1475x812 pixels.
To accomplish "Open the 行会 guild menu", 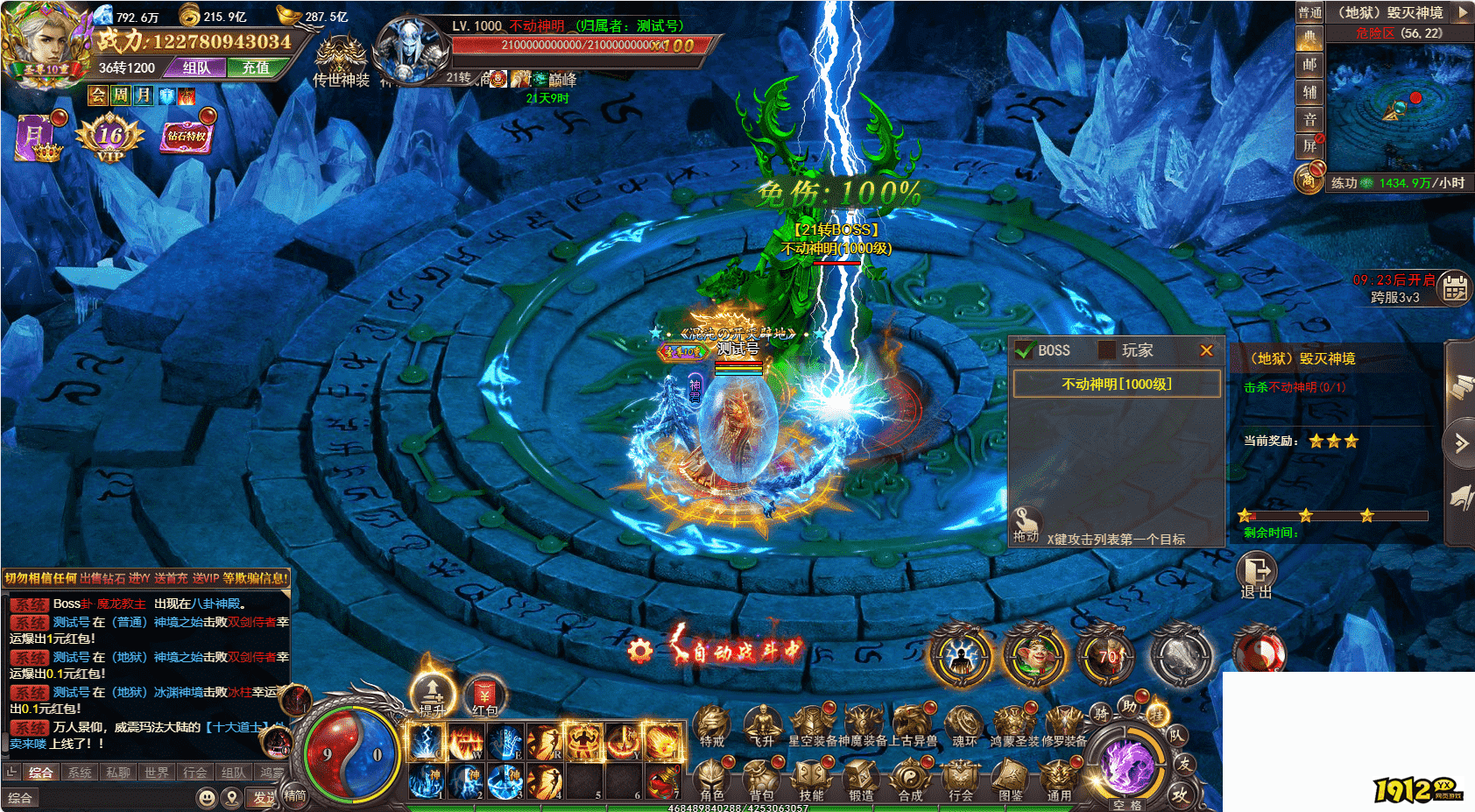I will (x=961, y=778).
